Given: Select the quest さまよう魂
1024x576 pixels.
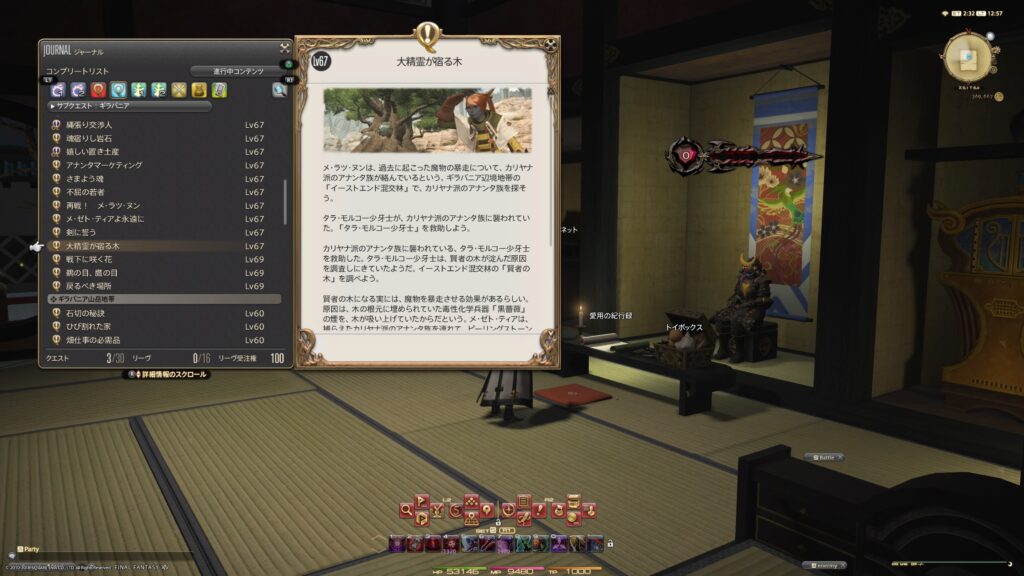Looking at the screenshot, I should tap(87, 179).
